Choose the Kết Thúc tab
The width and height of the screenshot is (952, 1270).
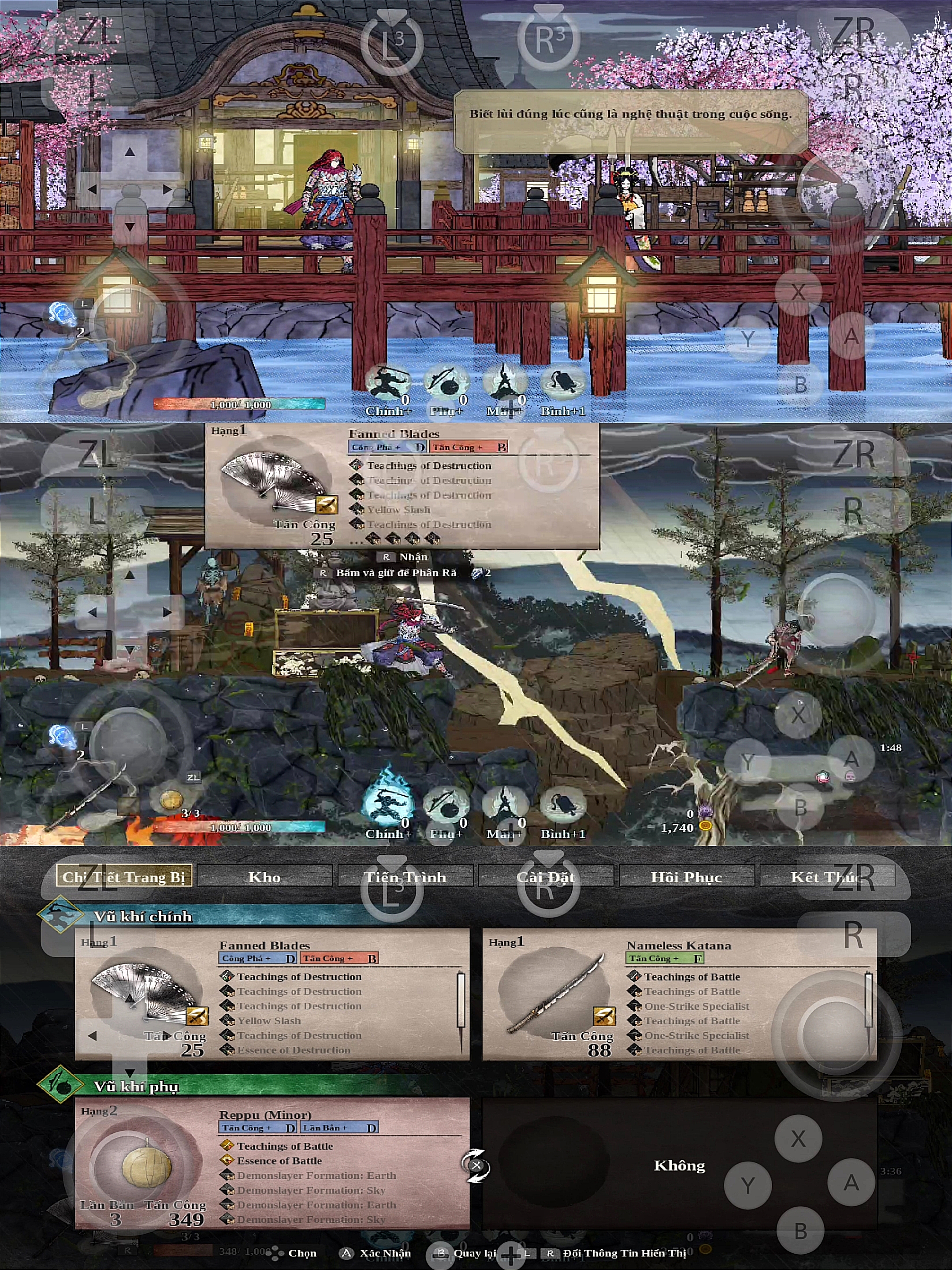(x=827, y=877)
